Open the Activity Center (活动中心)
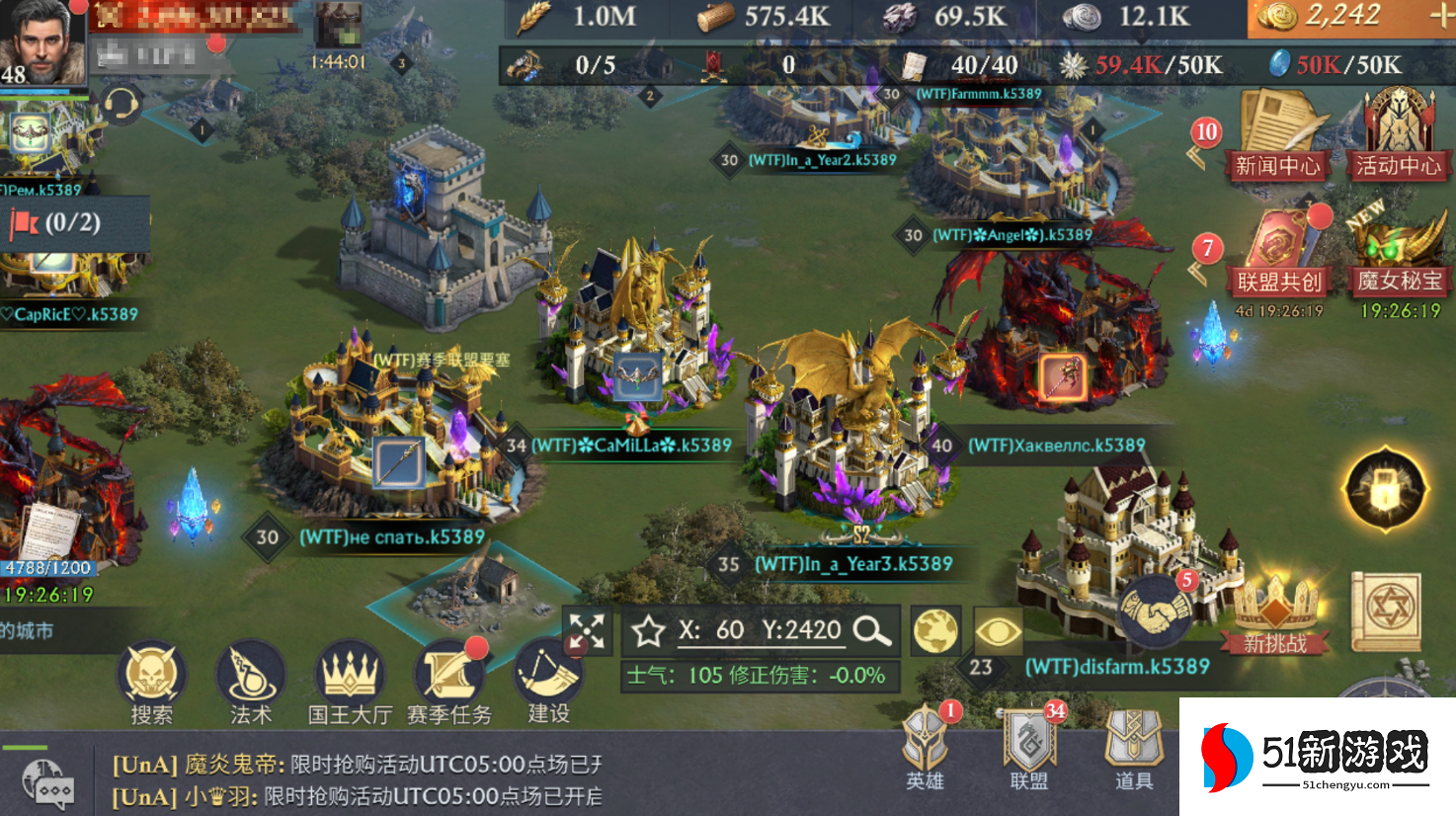The width and height of the screenshot is (1456, 816). [x=1398, y=134]
